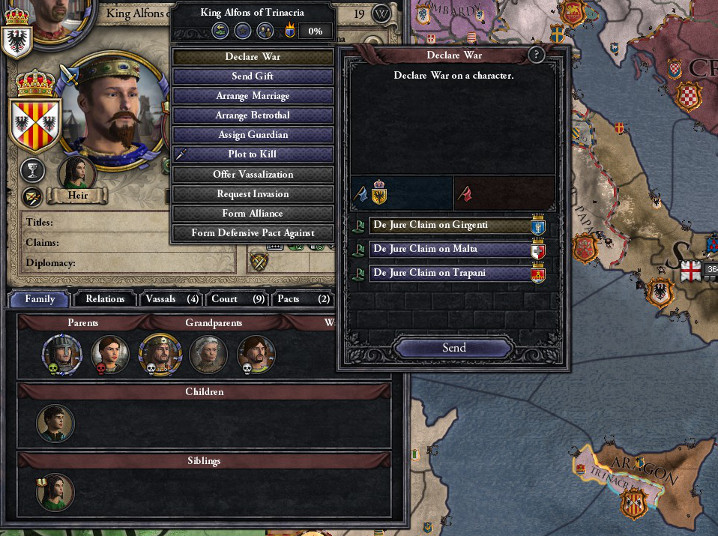
Task: Open the Declare War help question mark
Action: coord(536,55)
